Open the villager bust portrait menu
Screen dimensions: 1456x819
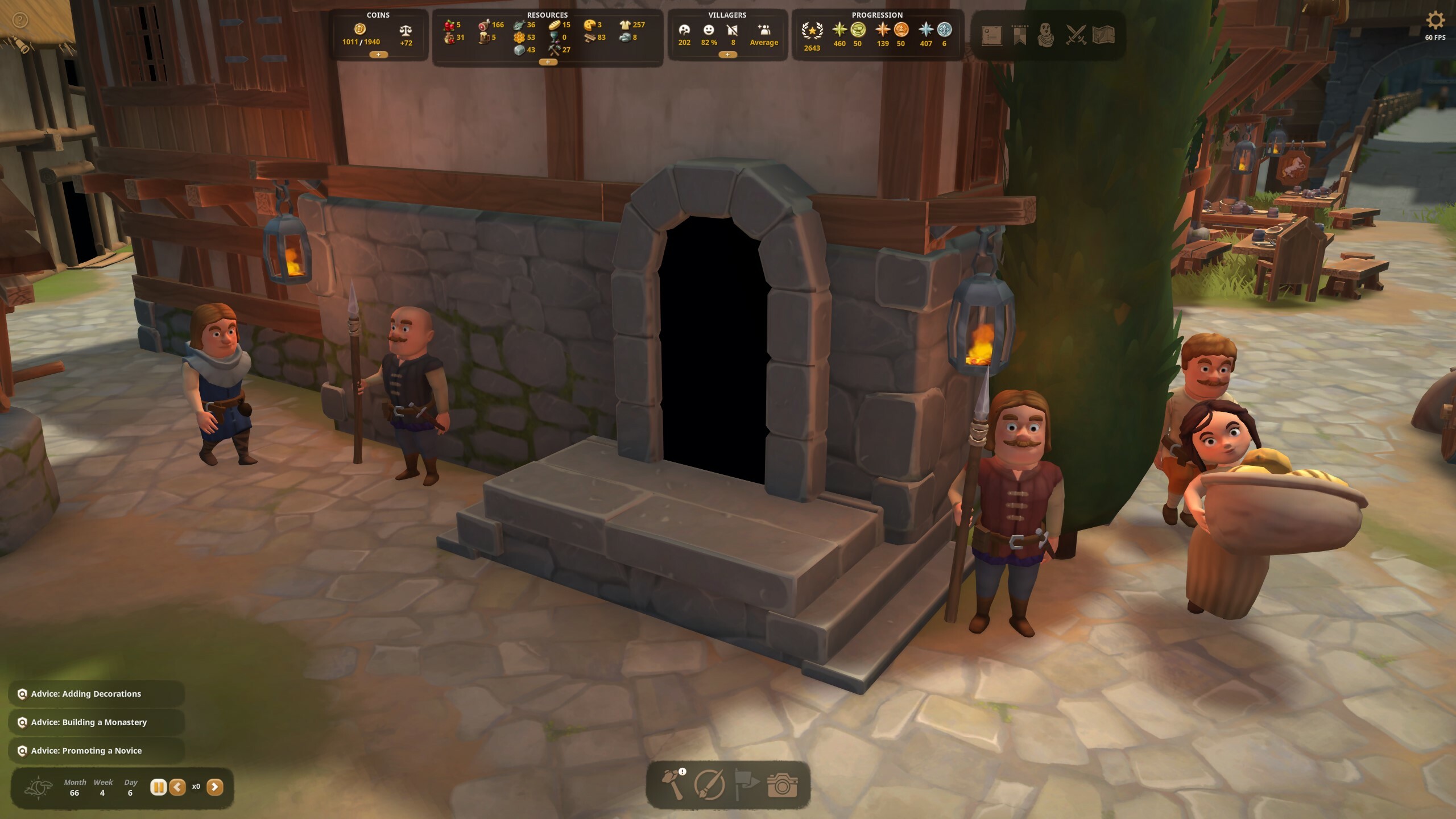point(1045,35)
